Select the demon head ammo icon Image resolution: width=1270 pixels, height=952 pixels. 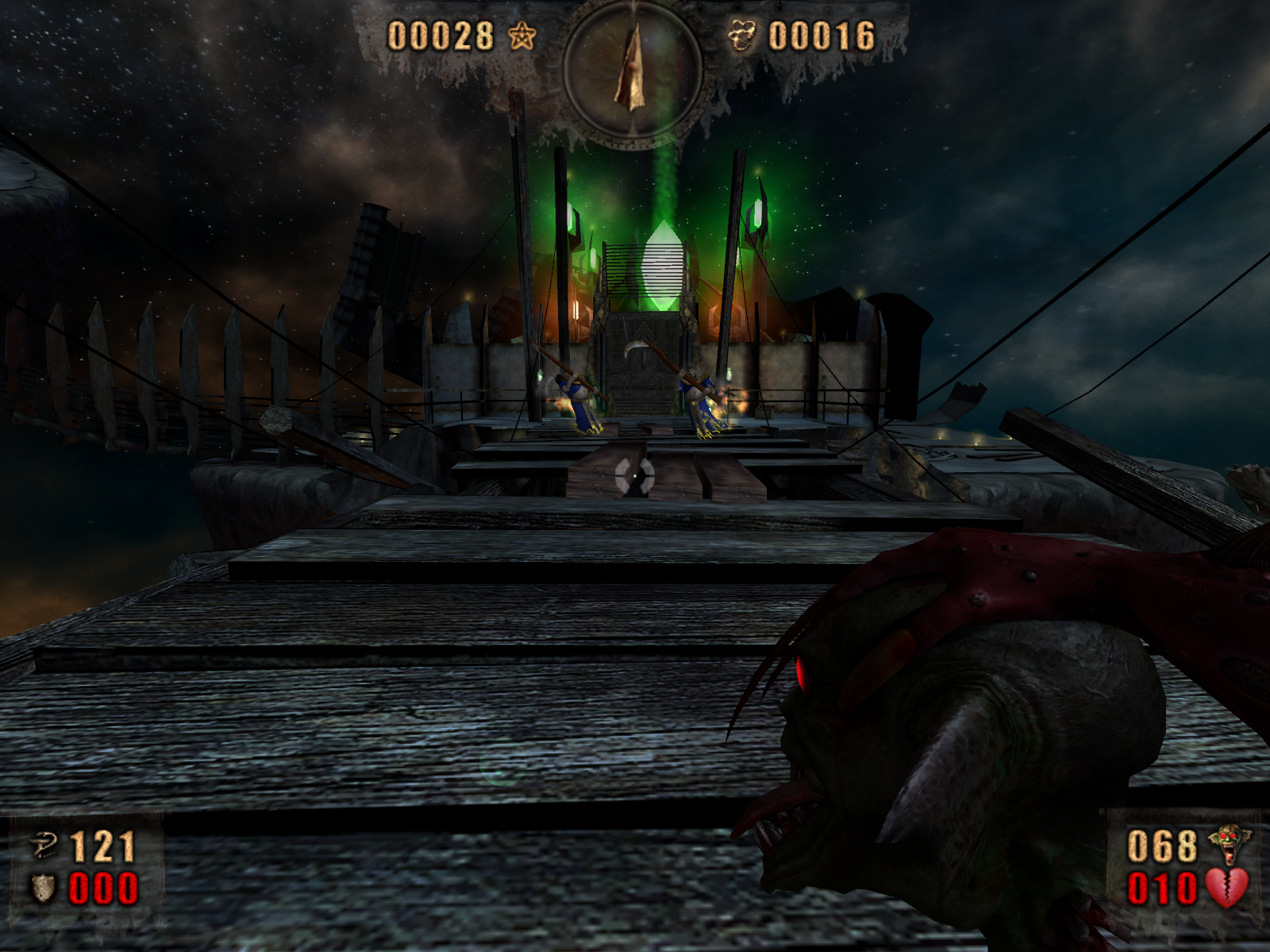pos(1228,844)
